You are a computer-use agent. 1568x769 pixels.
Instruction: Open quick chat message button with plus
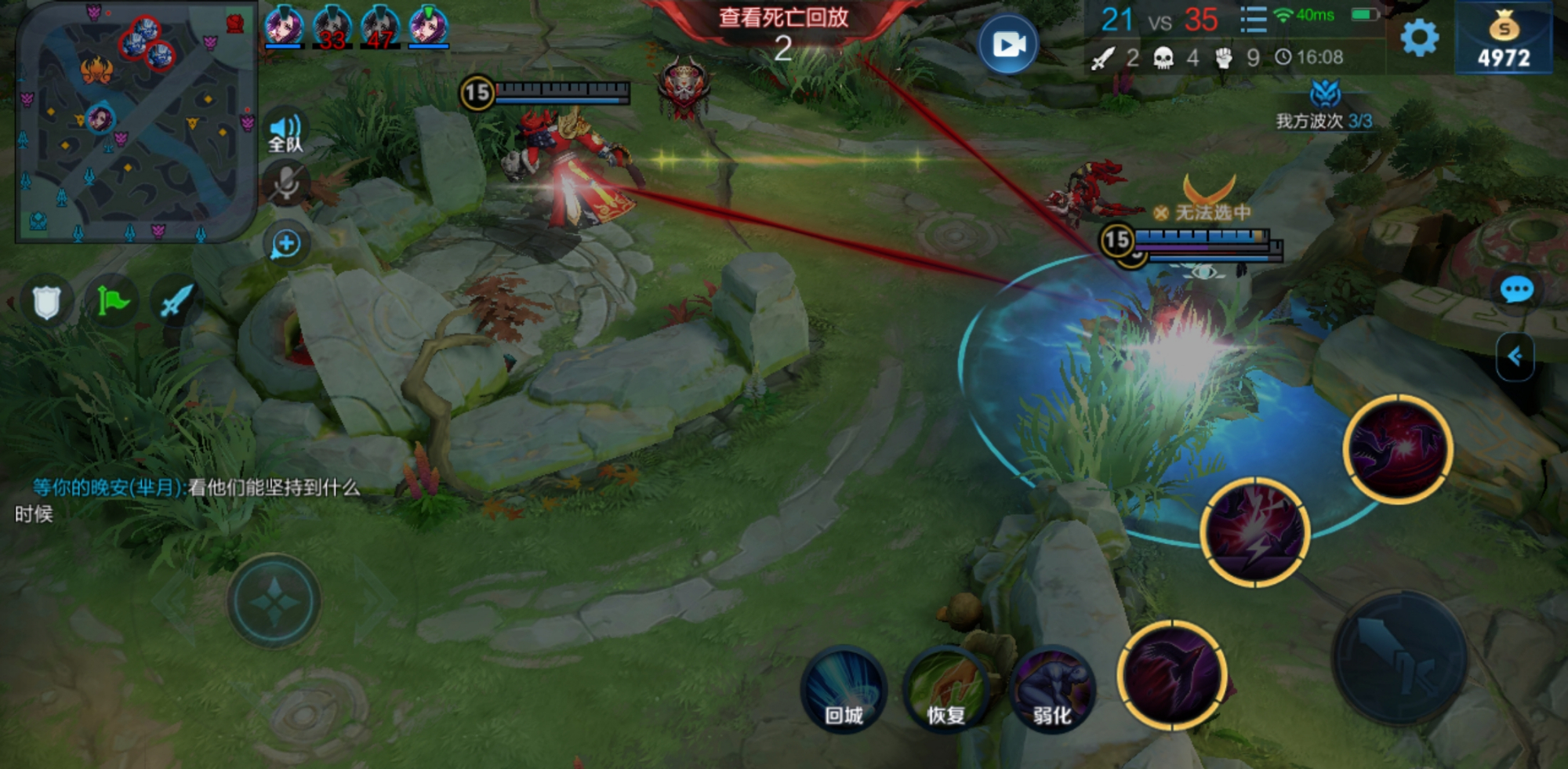click(x=286, y=245)
